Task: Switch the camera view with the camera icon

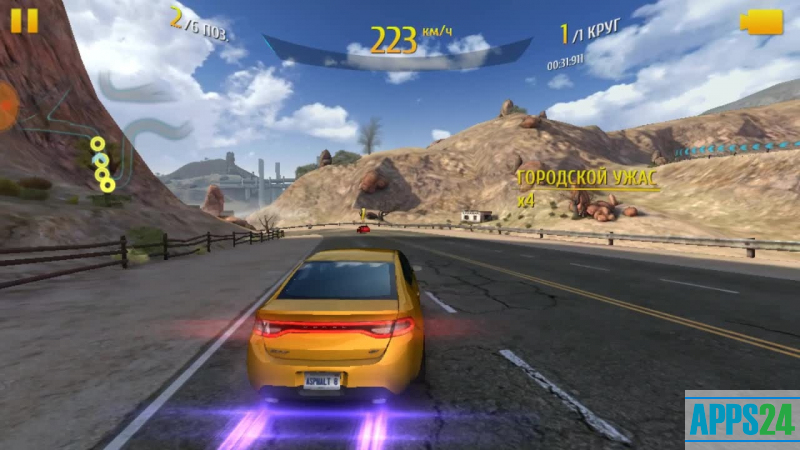Action: coord(761,22)
